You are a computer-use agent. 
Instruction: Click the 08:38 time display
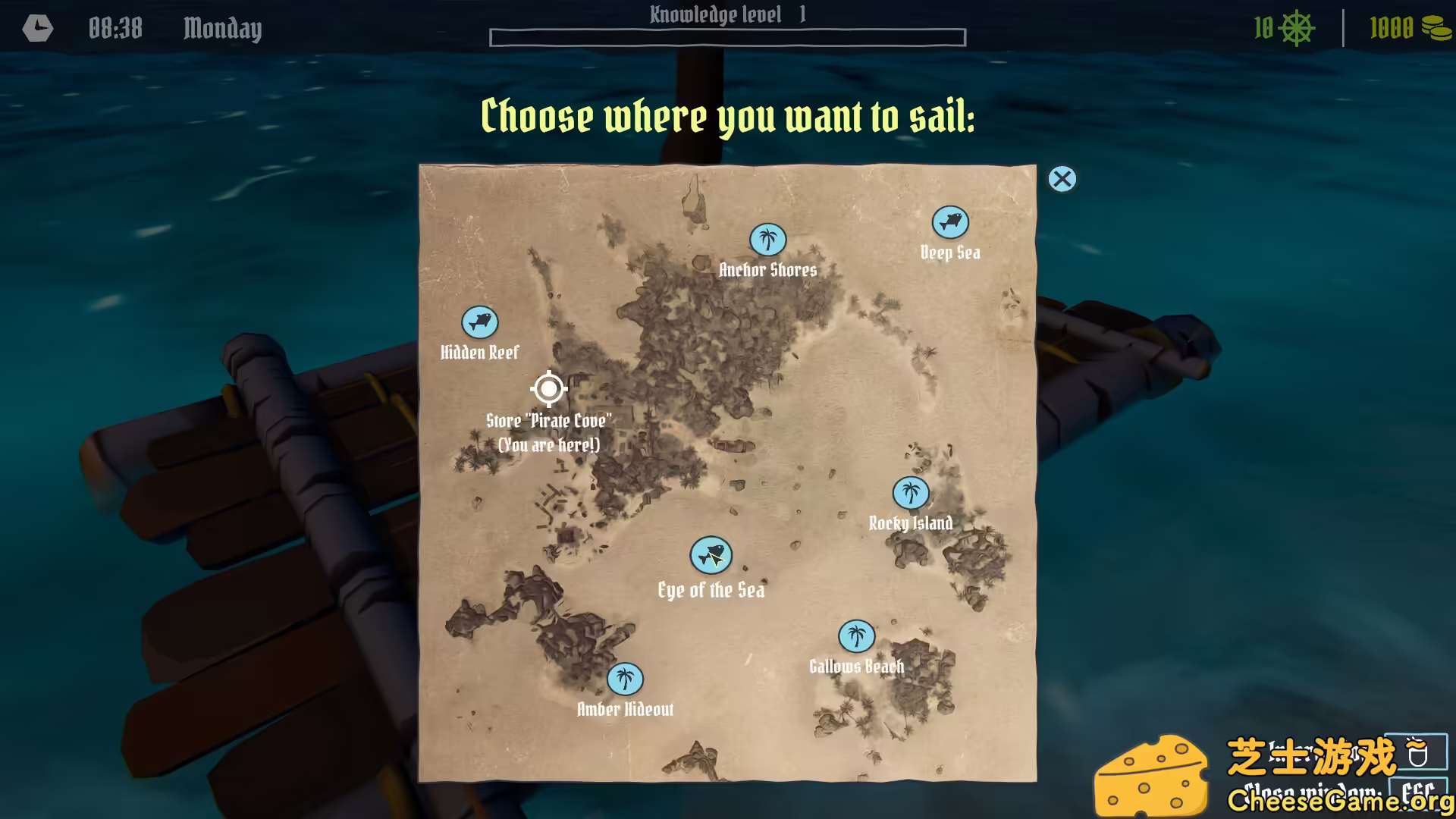click(x=115, y=29)
